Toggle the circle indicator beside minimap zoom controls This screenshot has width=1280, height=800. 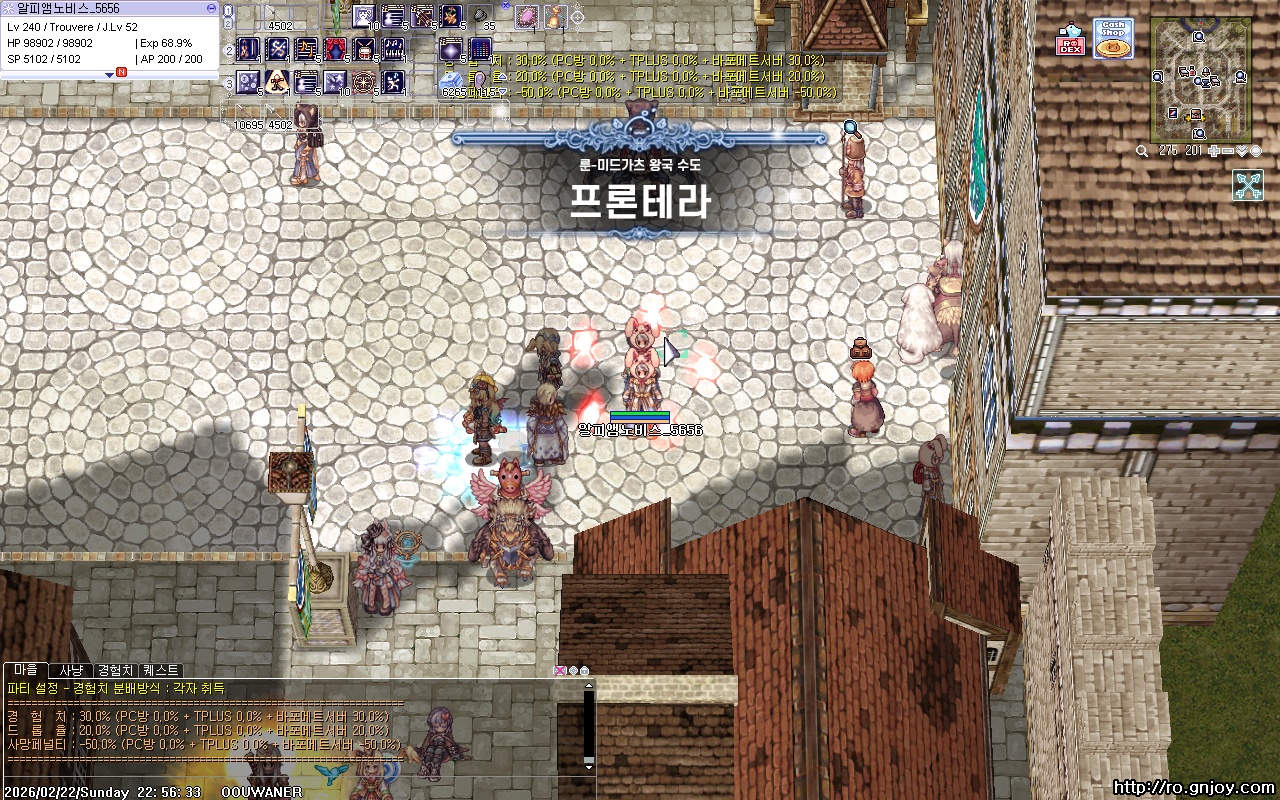pos(1256,149)
